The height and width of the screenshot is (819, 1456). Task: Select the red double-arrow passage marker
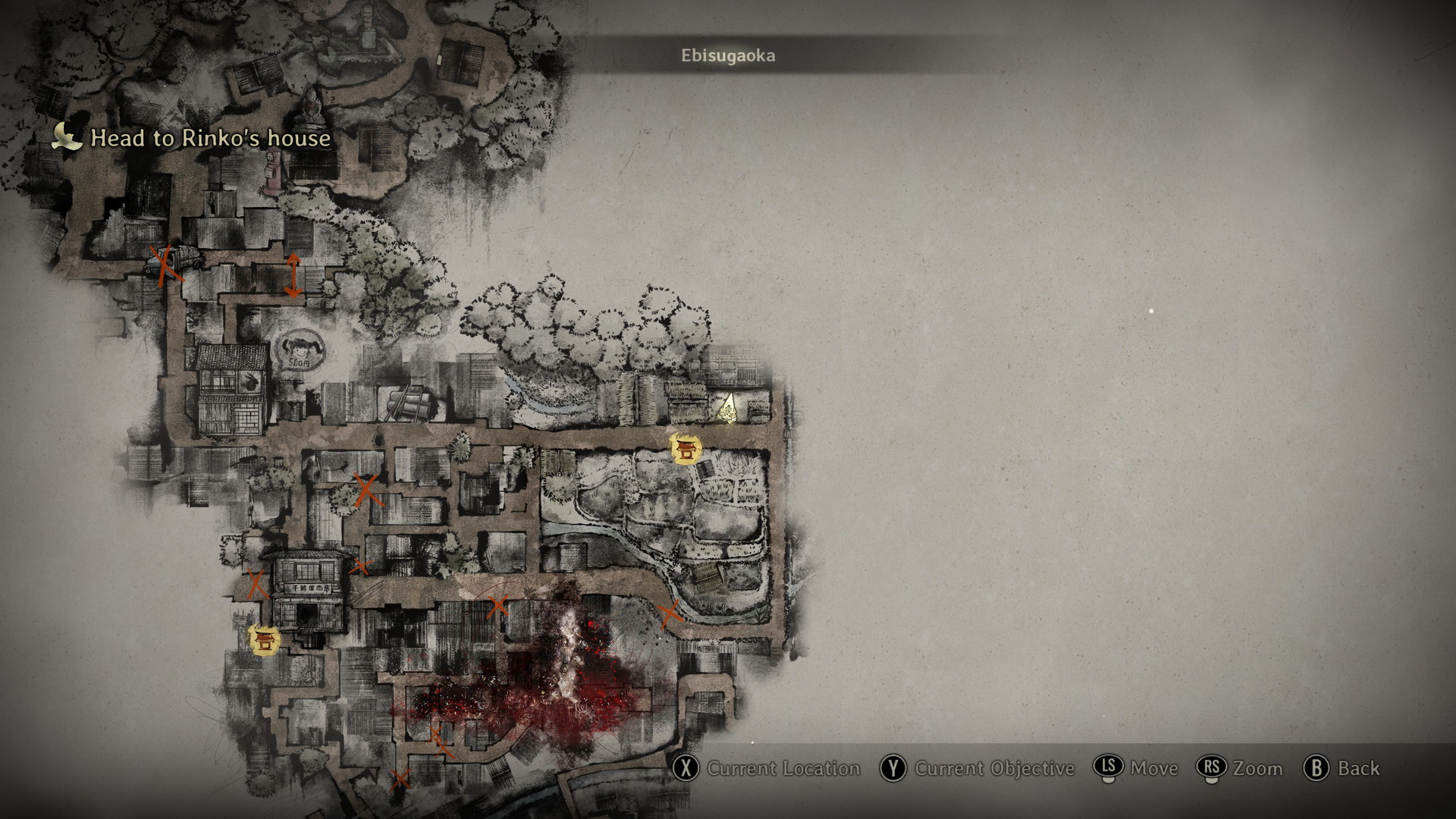coord(293,275)
